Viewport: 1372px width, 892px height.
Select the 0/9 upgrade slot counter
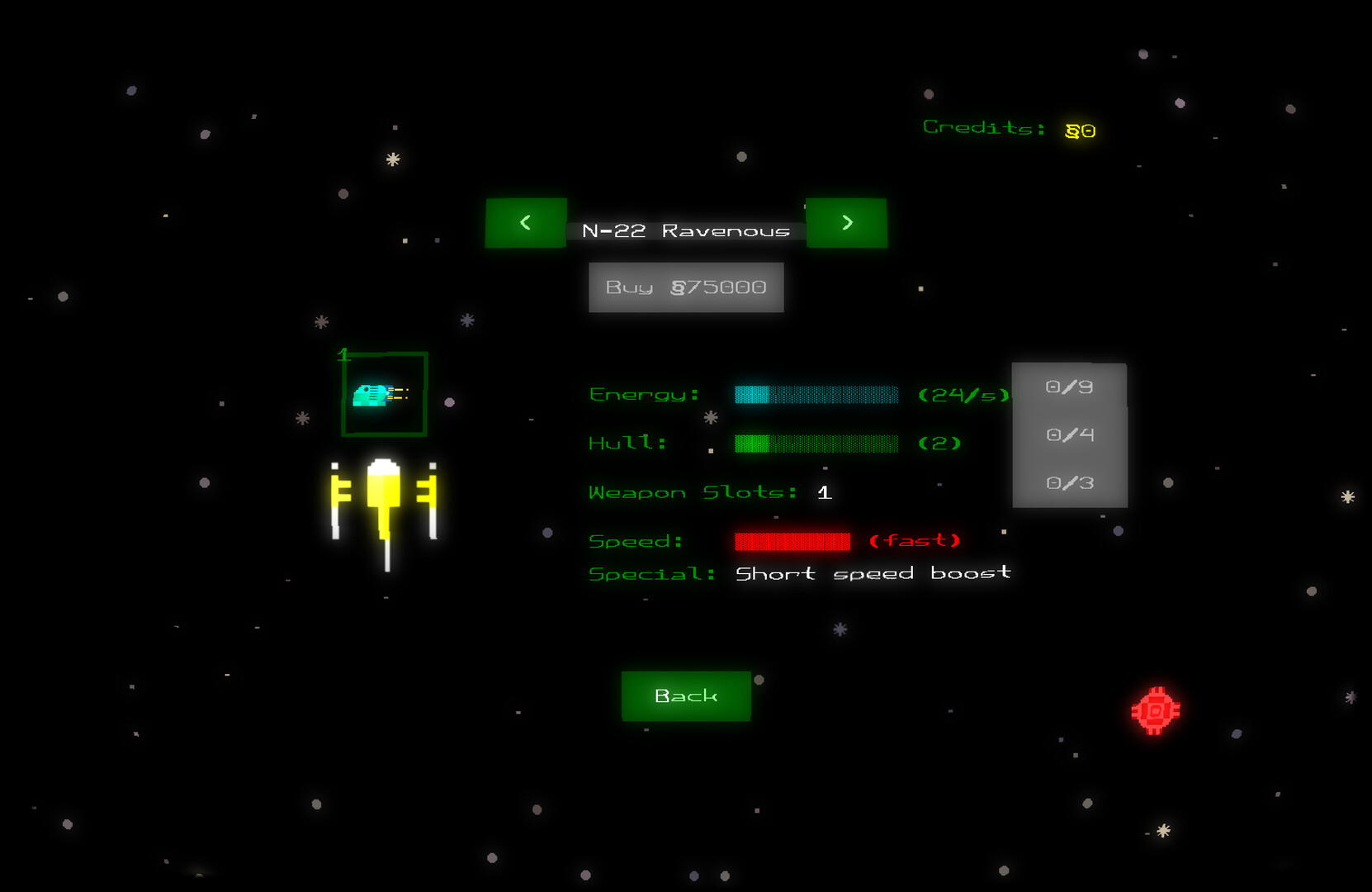pos(1069,387)
